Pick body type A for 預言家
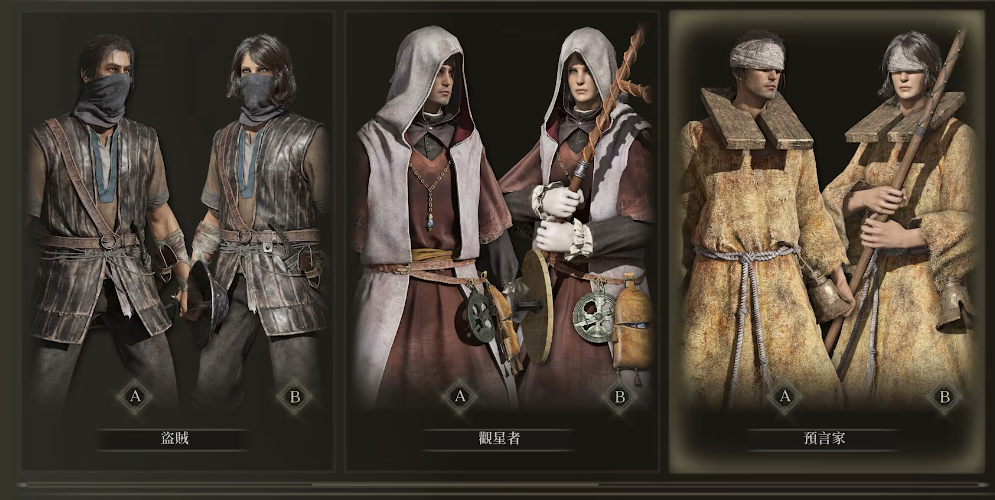This screenshot has width=995, height=500. pyautogui.click(x=784, y=398)
